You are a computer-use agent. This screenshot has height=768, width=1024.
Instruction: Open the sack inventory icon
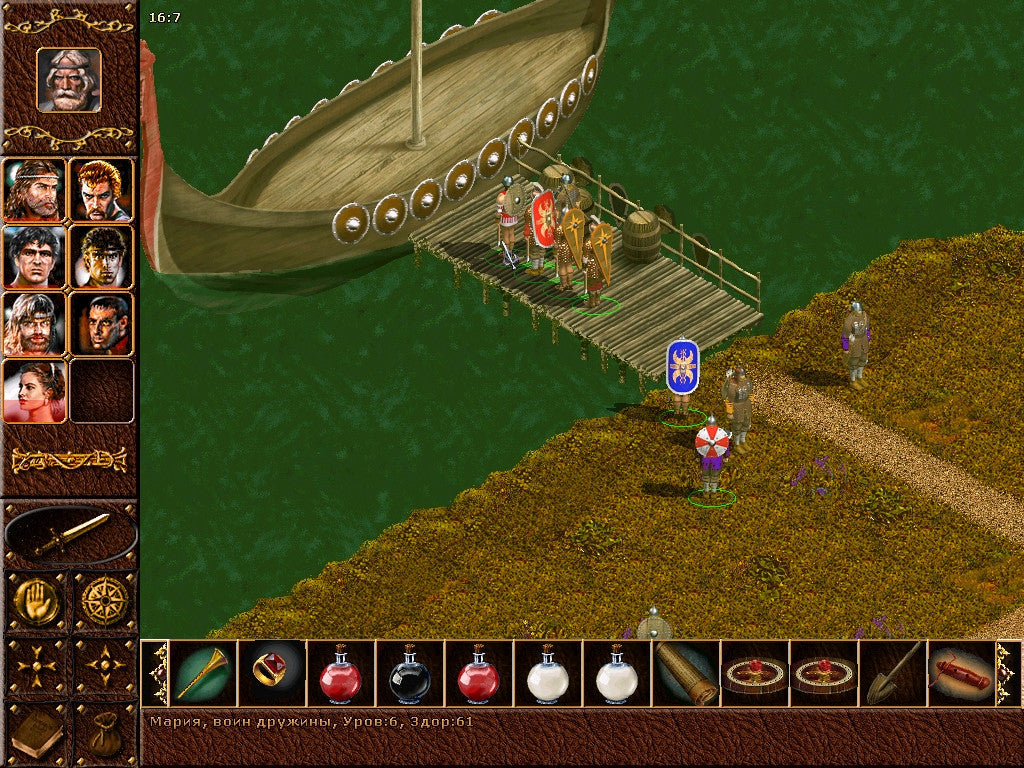pos(104,735)
